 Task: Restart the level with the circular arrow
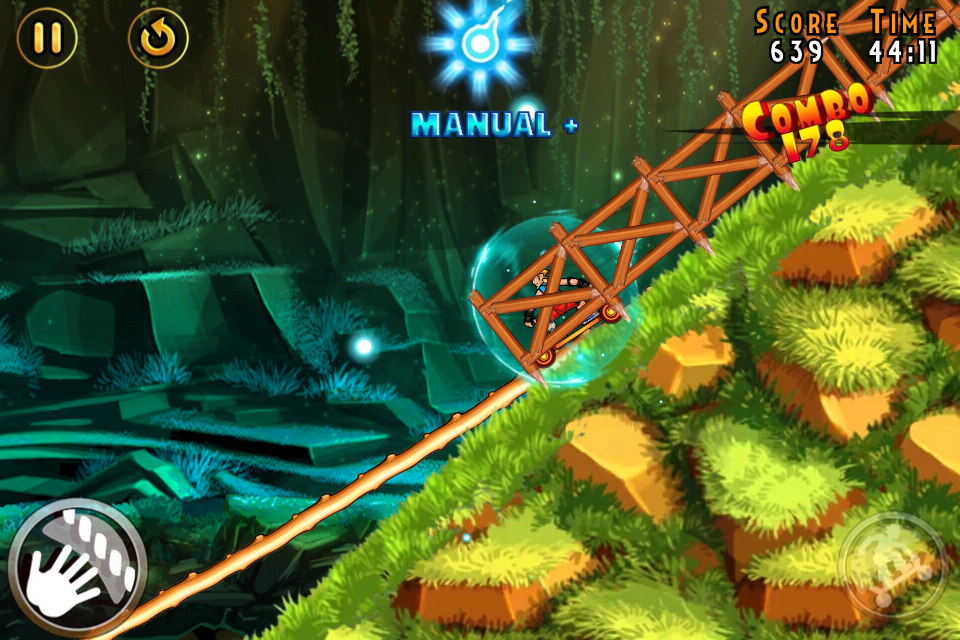158,38
